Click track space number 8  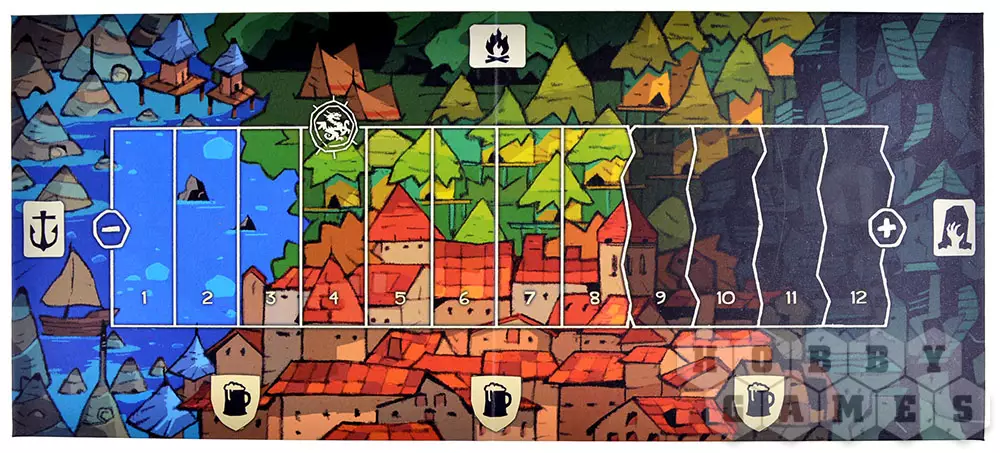595,226
